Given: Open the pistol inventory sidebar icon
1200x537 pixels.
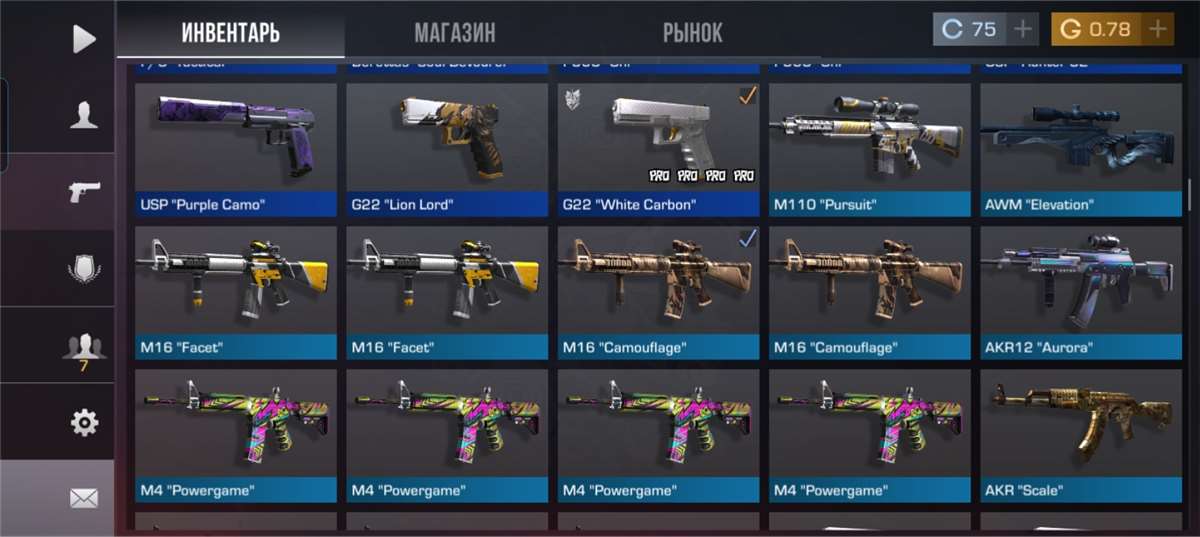Looking at the screenshot, I should click(x=84, y=192).
